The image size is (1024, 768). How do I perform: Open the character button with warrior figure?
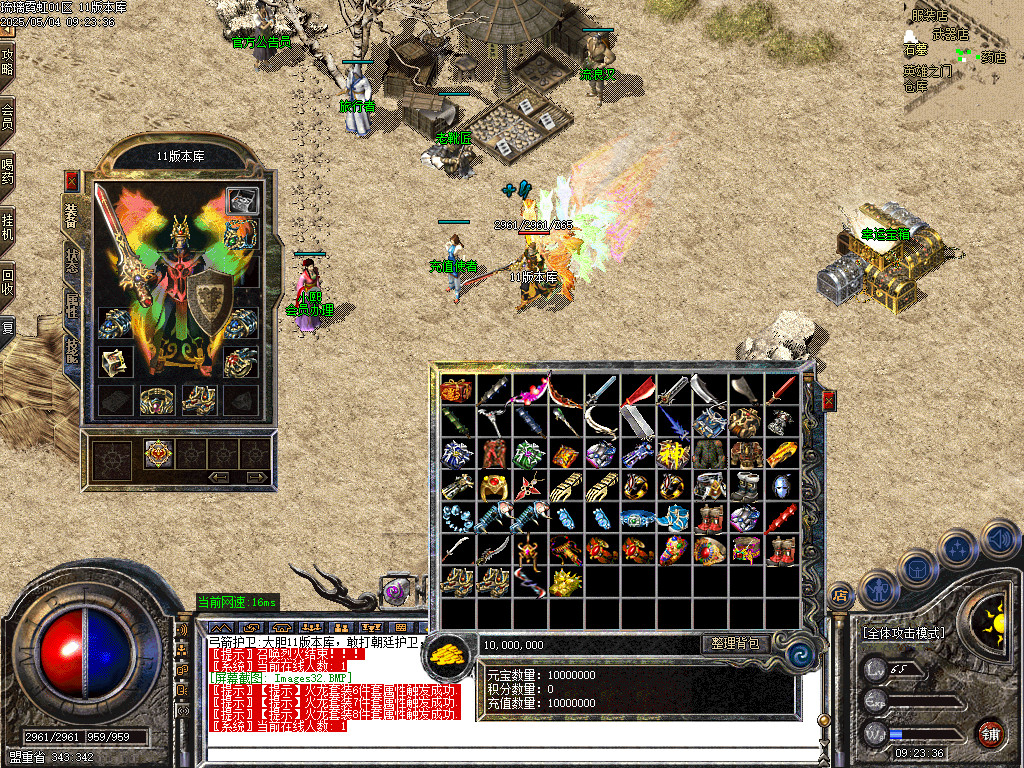pyautogui.click(x=877, y=589)
